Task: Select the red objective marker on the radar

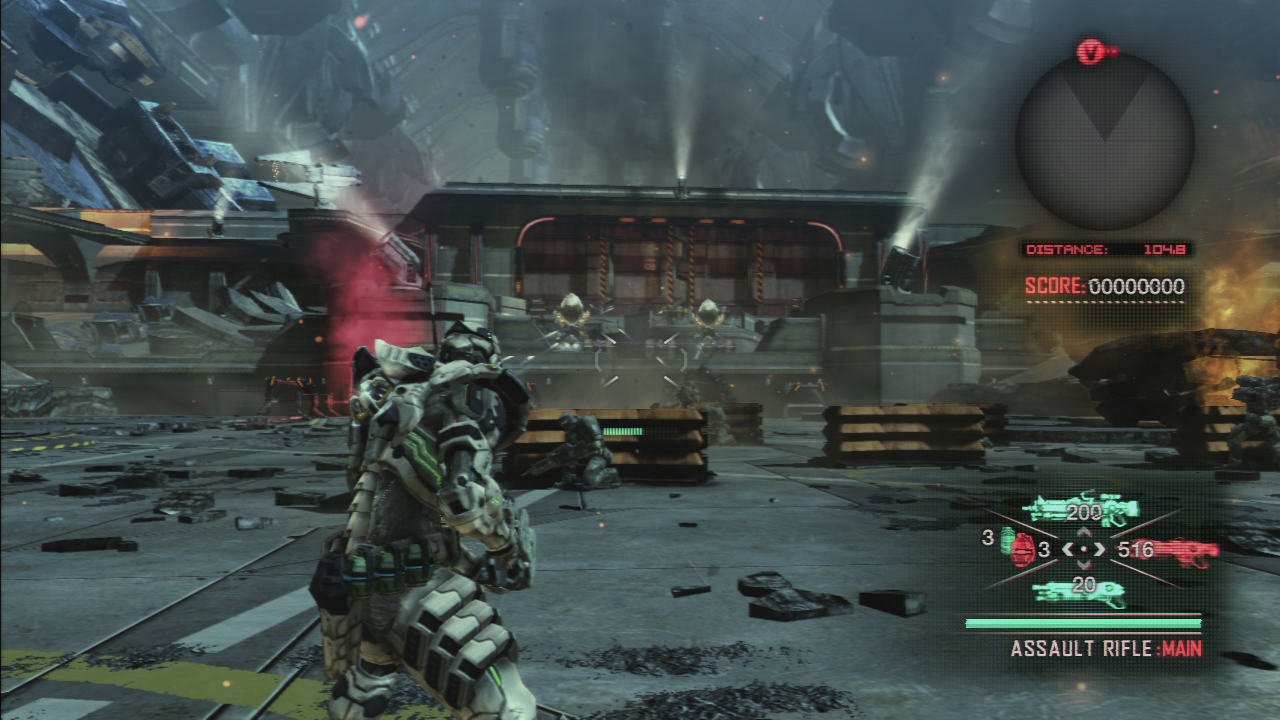Action: pos(1092,51)
